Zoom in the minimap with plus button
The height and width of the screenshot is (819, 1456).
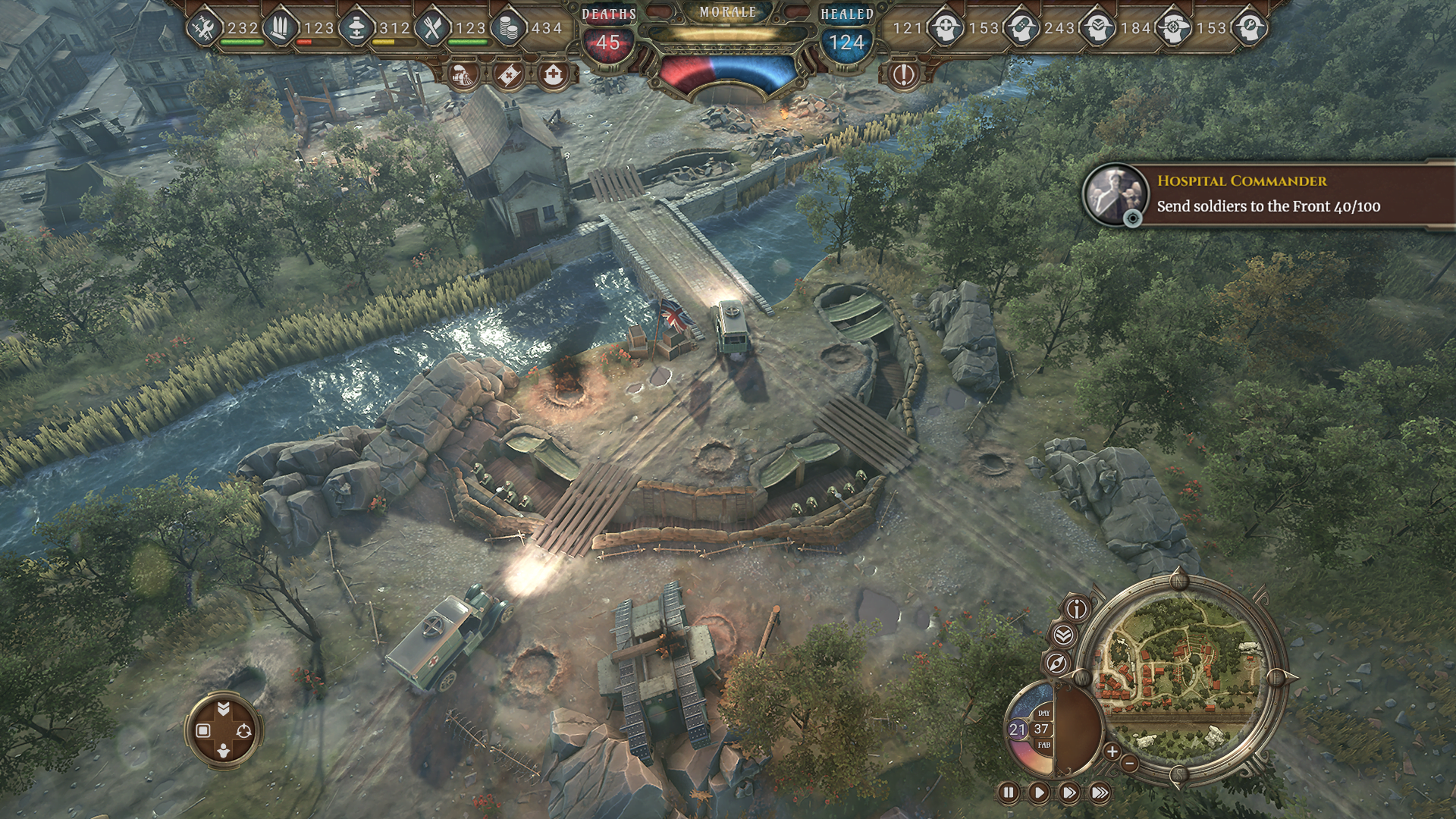tap(1112, 752)
